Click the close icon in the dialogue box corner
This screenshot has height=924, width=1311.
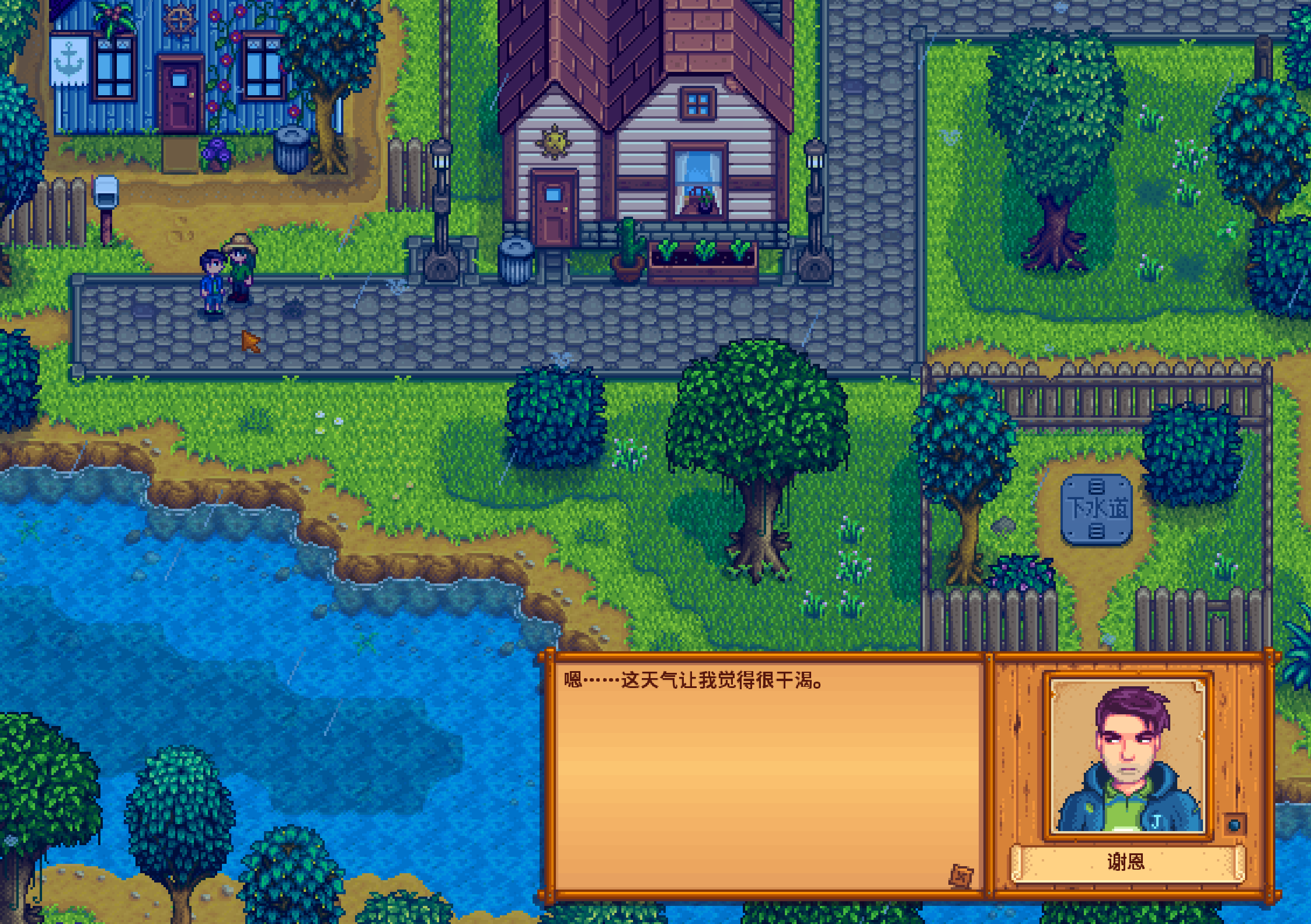[961, 876]
